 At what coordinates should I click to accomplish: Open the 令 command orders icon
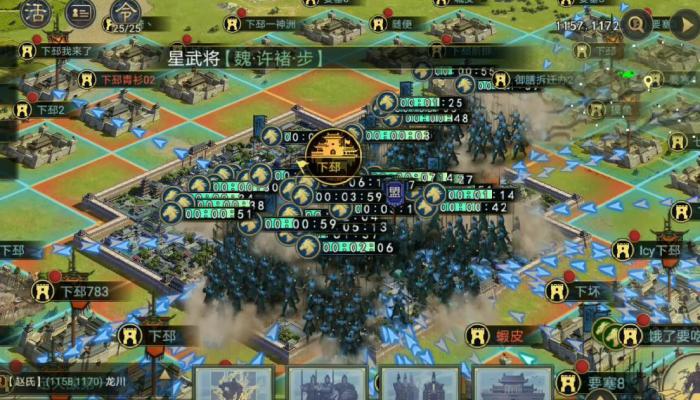125,12
